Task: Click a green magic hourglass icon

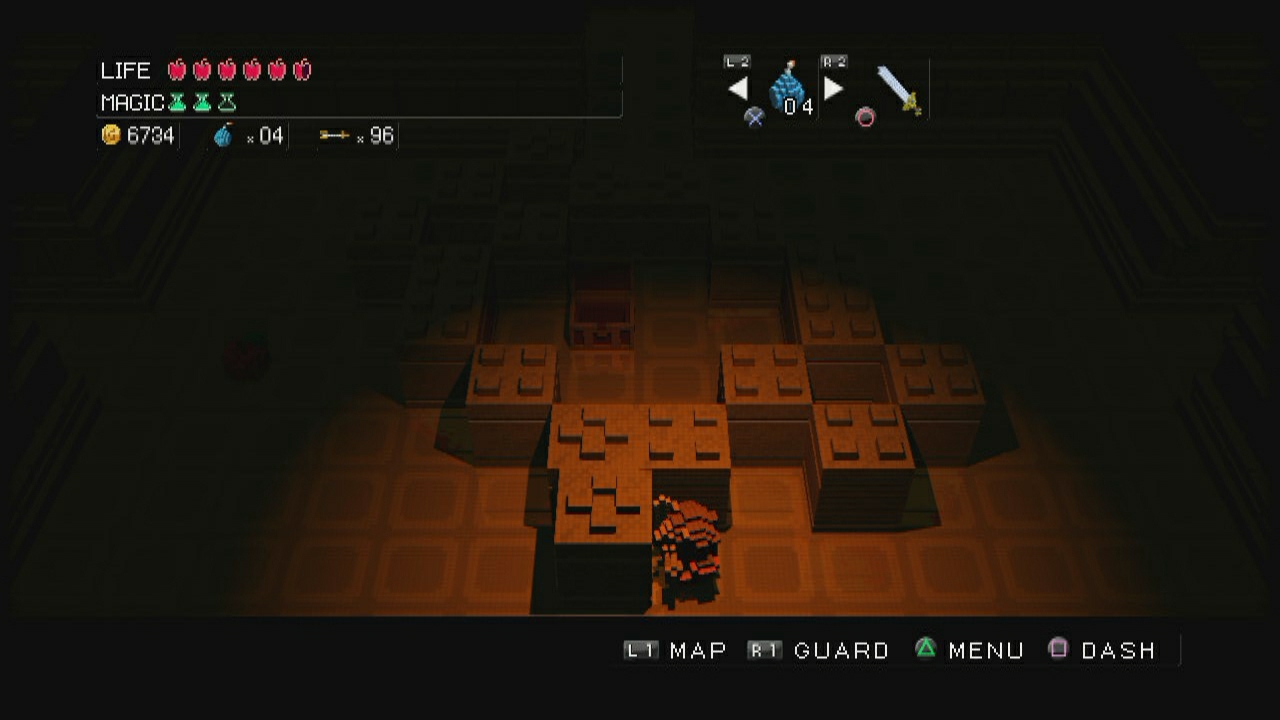Action: point(178,101)
